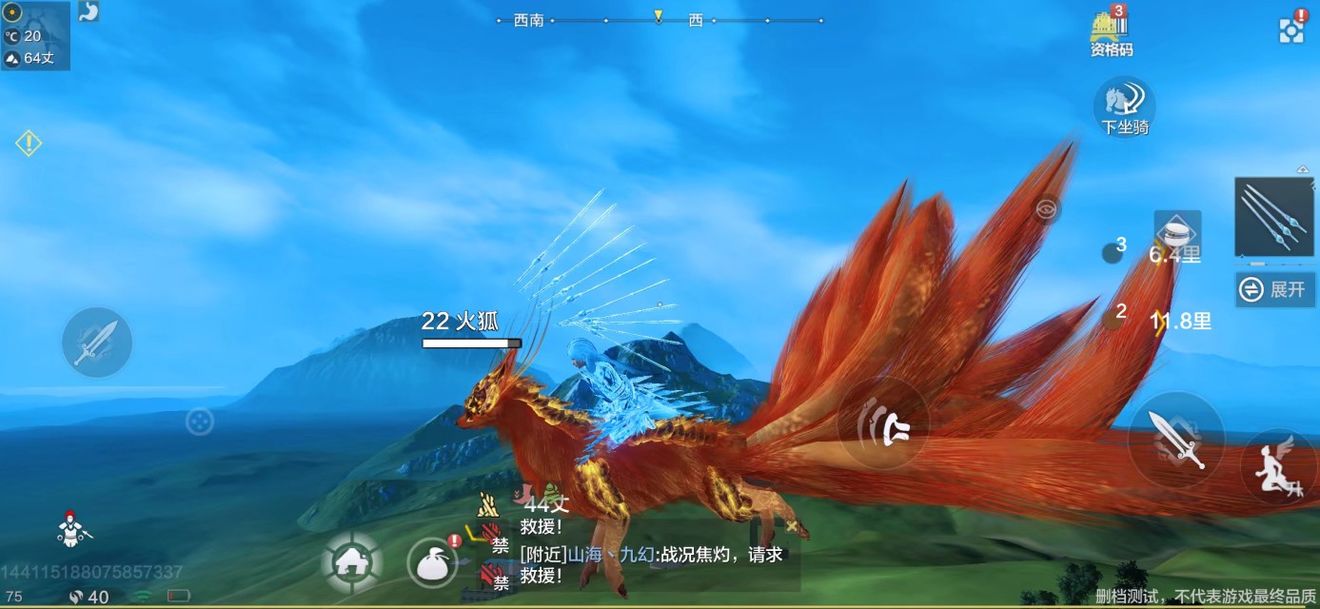Open the bag inventory pouch
The width and height of the screenshot is (1320, 609).
pos(433,563)
